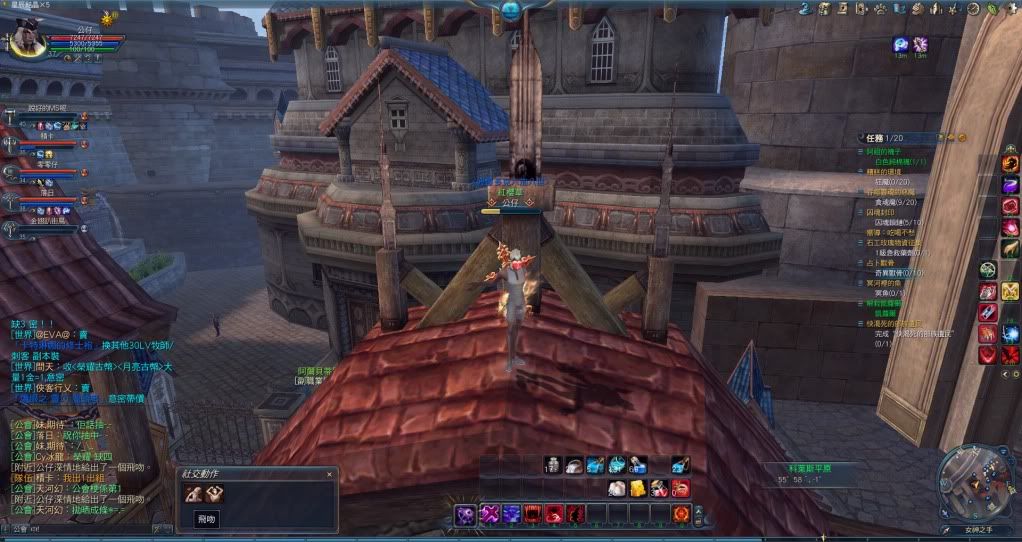This screenshot has width=1022, height=542.
Task: Activate the flame skill on the side bar
Action: point(1011,163)
